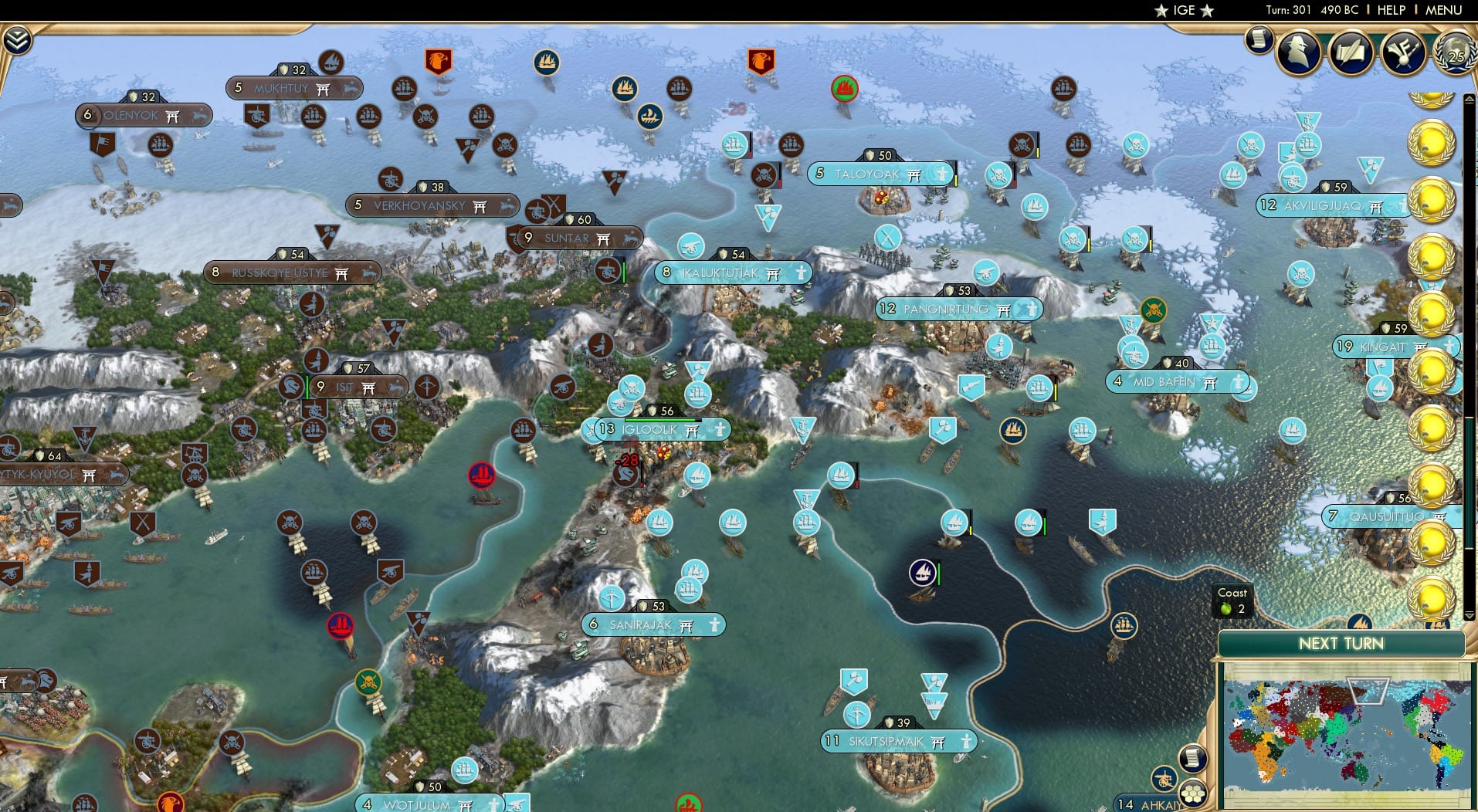This screenshot has width=1478, height=812.
Task: Open the notification log scroll icon top right
Action: (1258, 40)
